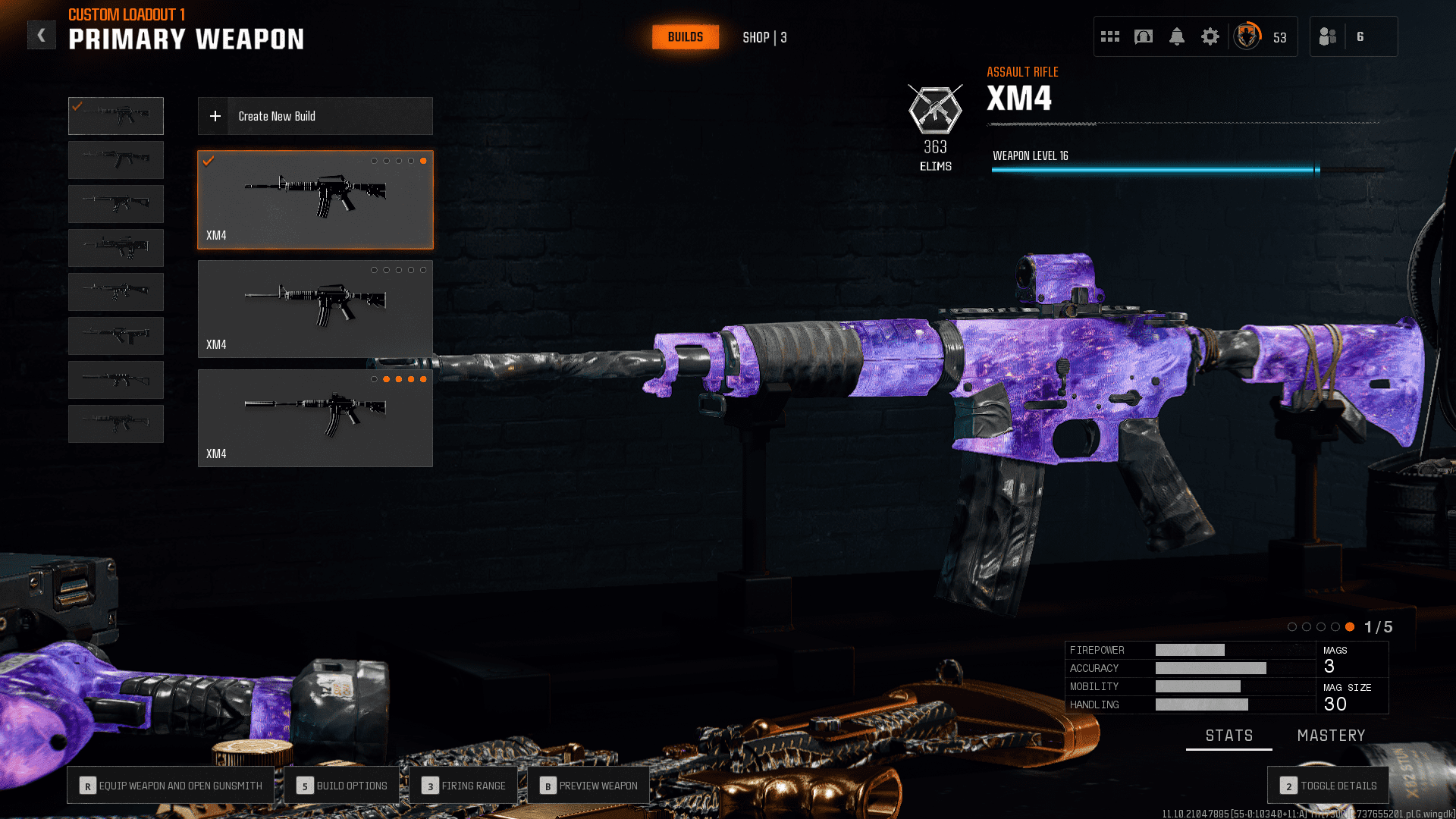This screenshot has width=1456, height=819.
Task: Open the grid menu icon
Action: [x=1109, y=36]
